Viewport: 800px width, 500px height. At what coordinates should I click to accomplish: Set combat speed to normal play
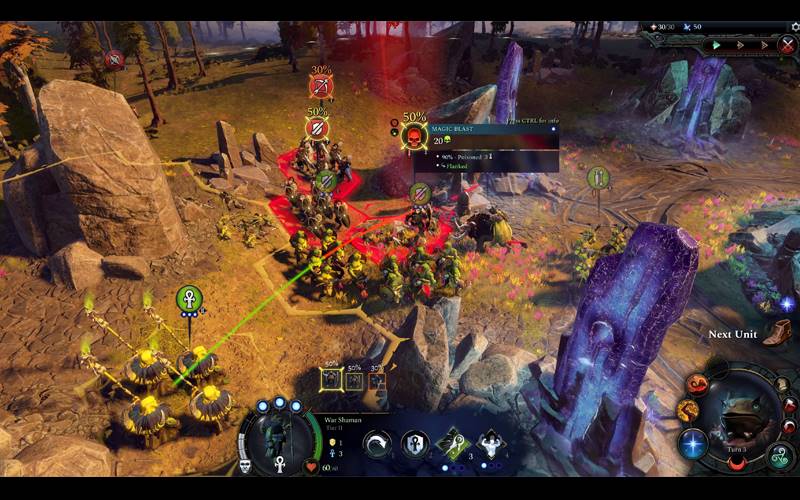pyautogui.click(x=716, y=45)
